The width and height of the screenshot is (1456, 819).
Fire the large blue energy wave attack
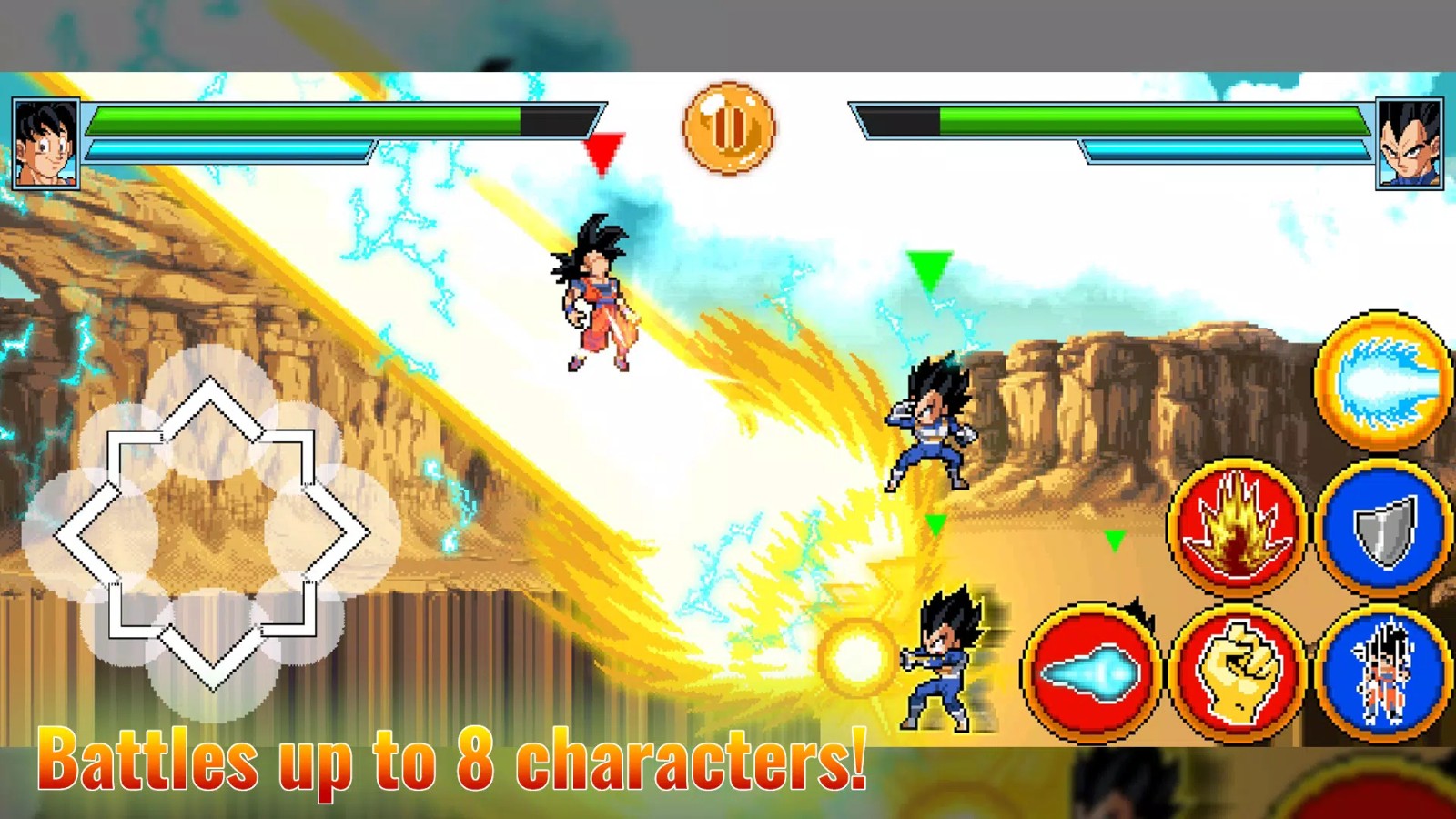coord(1382,380)
